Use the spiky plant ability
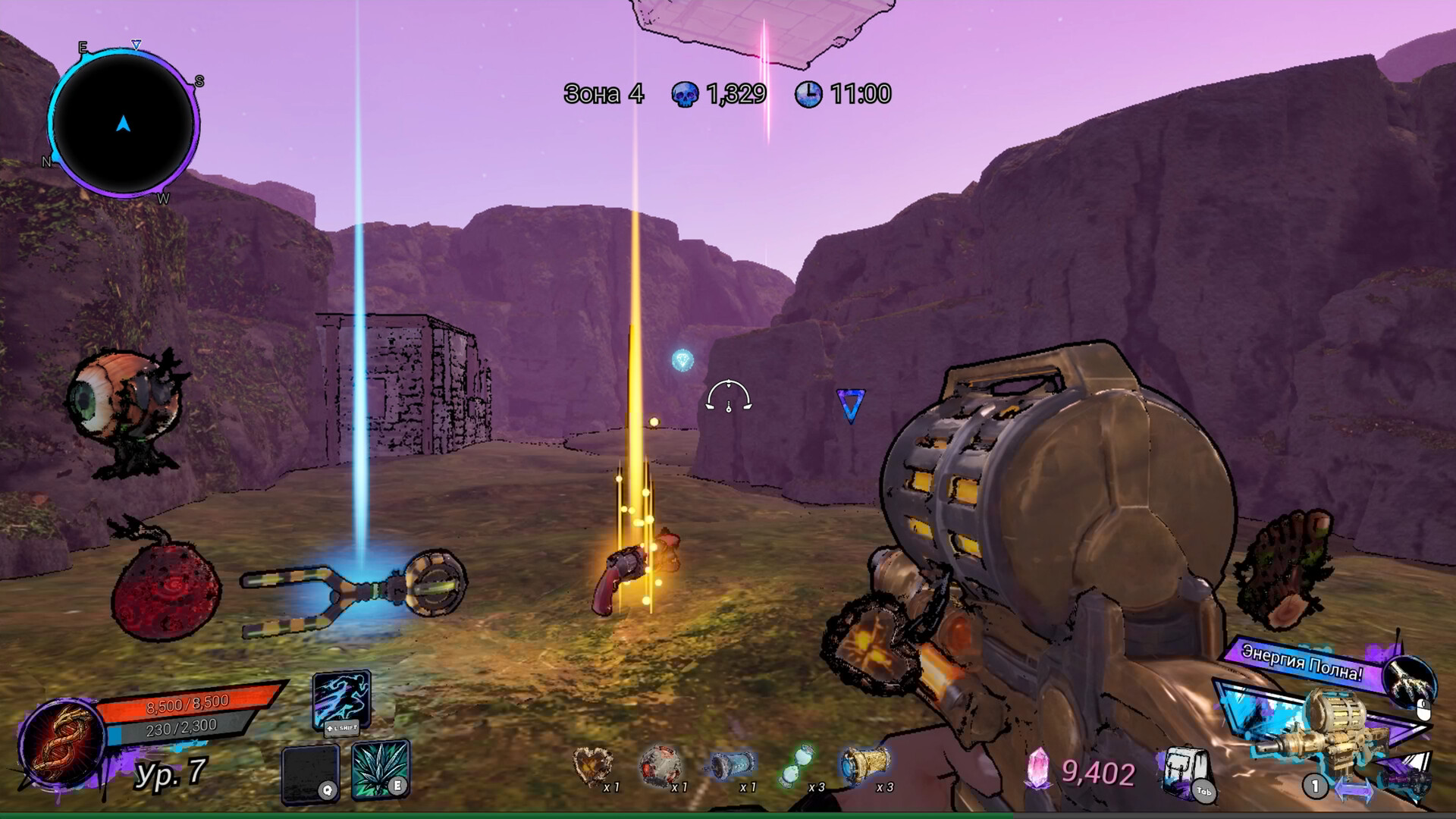 point(381,769)
